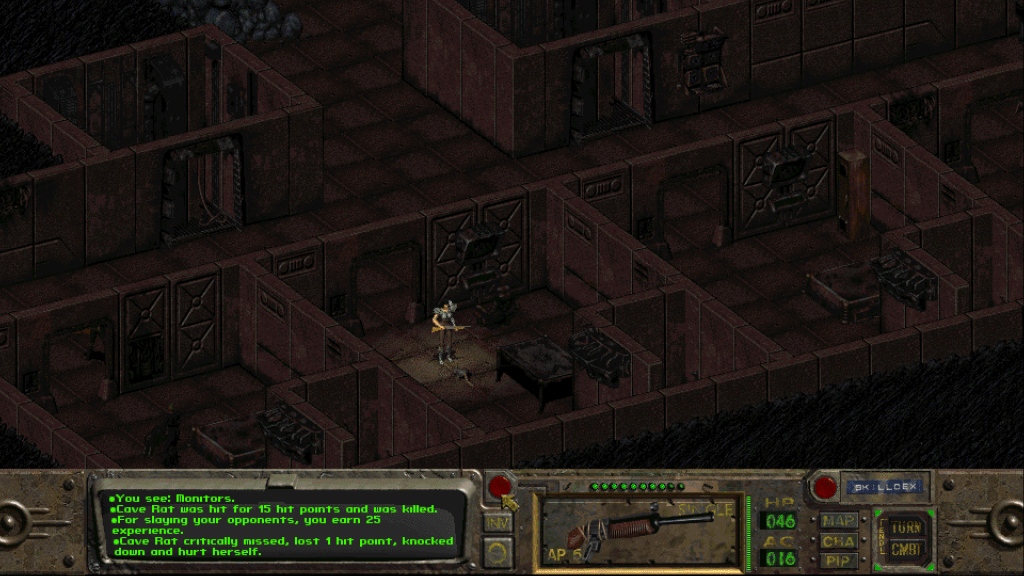End combat with the CMBT button

pyautogui.click(x=908, y=551)
